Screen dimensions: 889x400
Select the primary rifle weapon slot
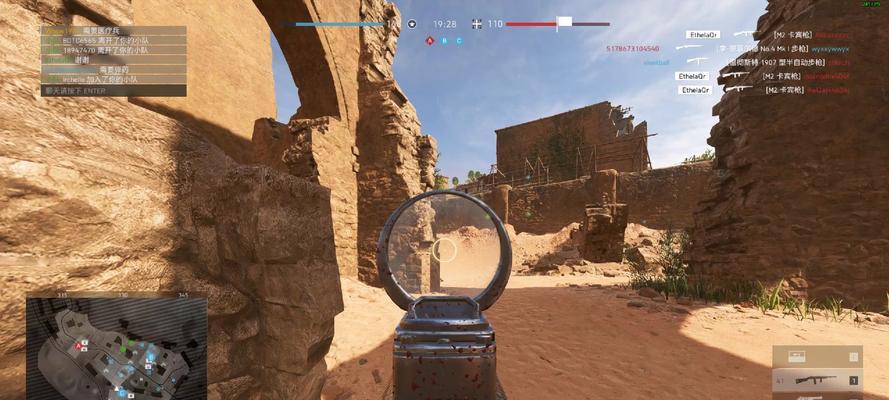point(816,380)
